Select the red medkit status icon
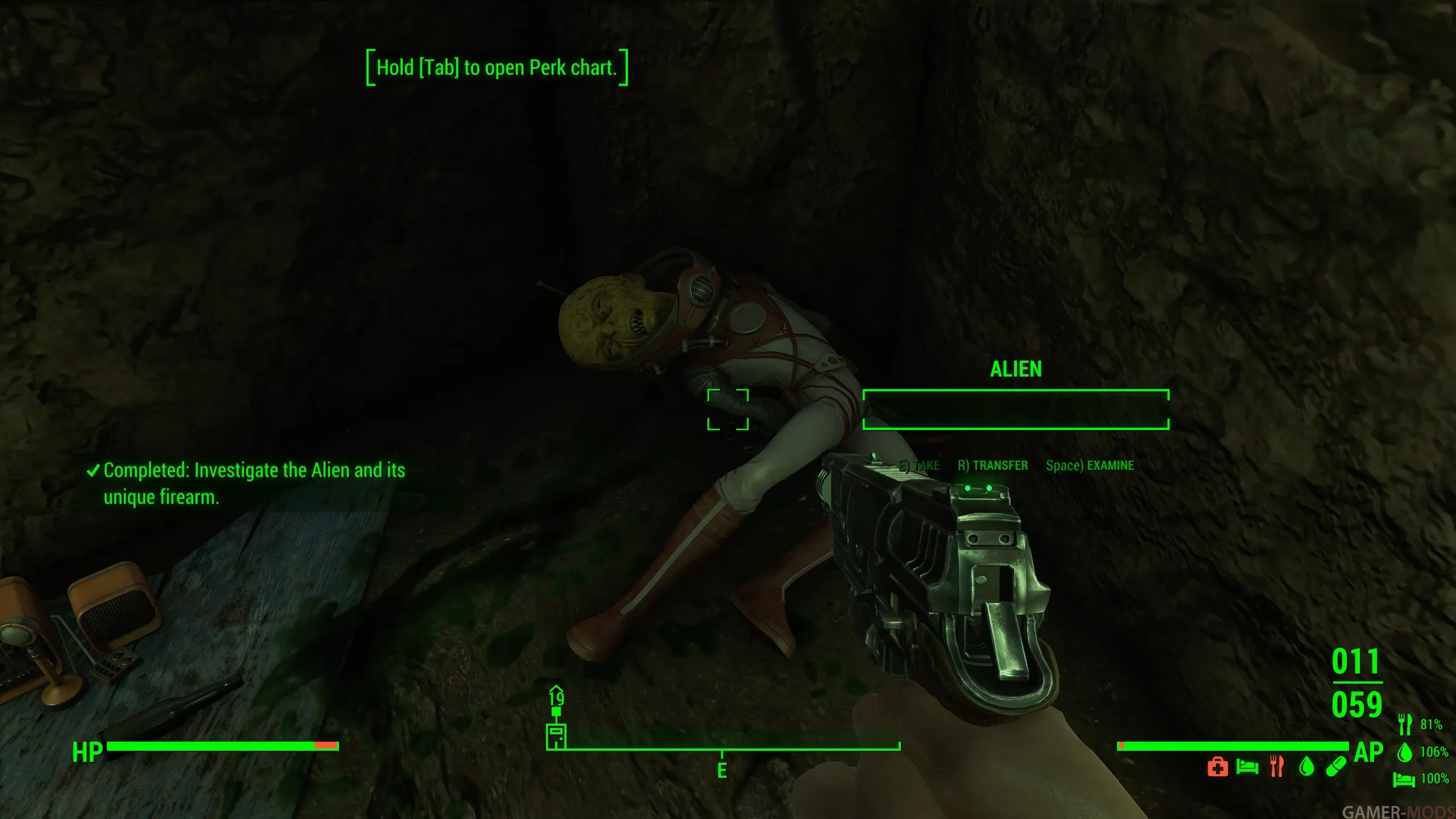1456x819 pixels. click(1217, 767)
